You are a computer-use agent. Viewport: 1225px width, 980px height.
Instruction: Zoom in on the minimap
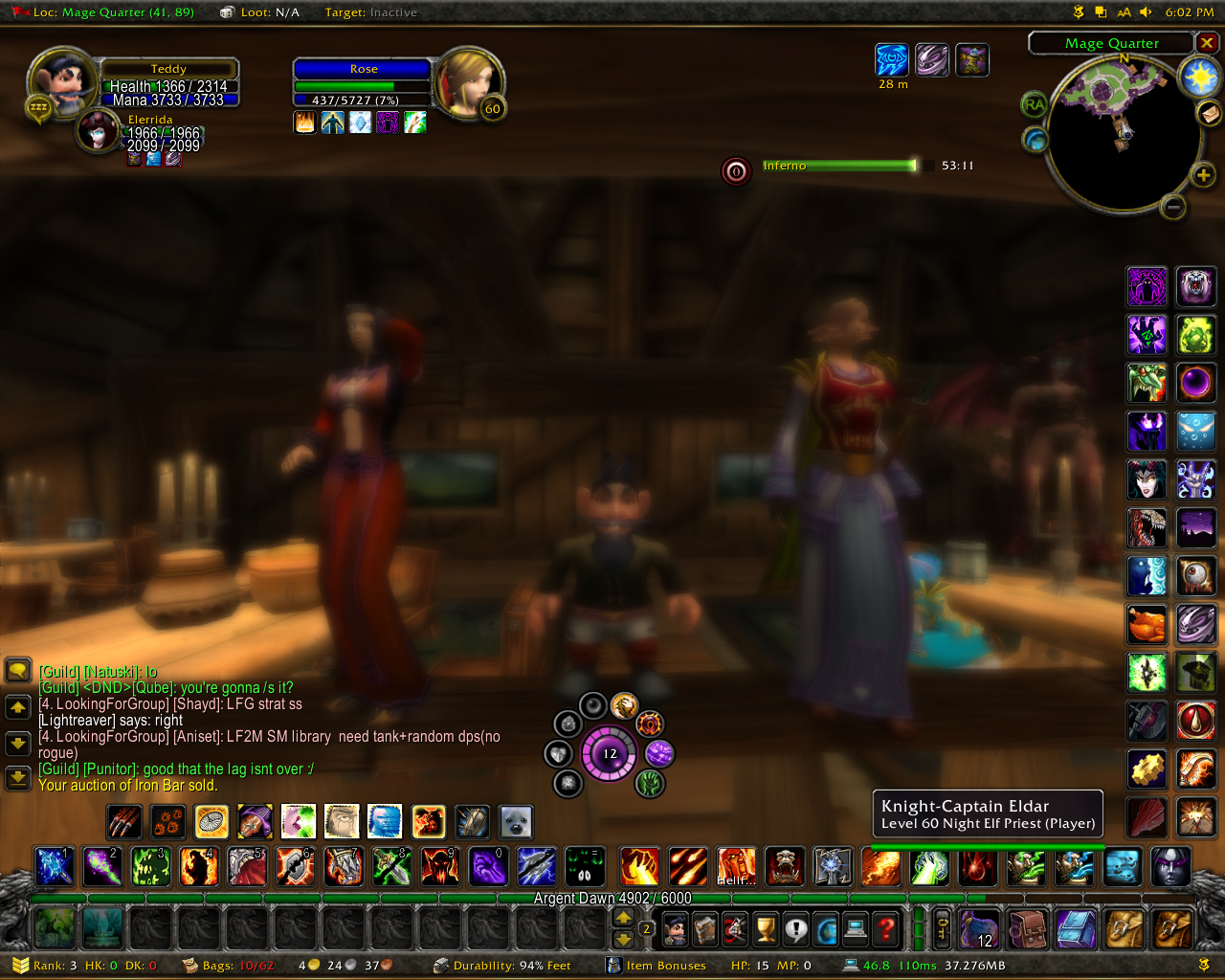pyautogui.click(x=1203, y=174)
